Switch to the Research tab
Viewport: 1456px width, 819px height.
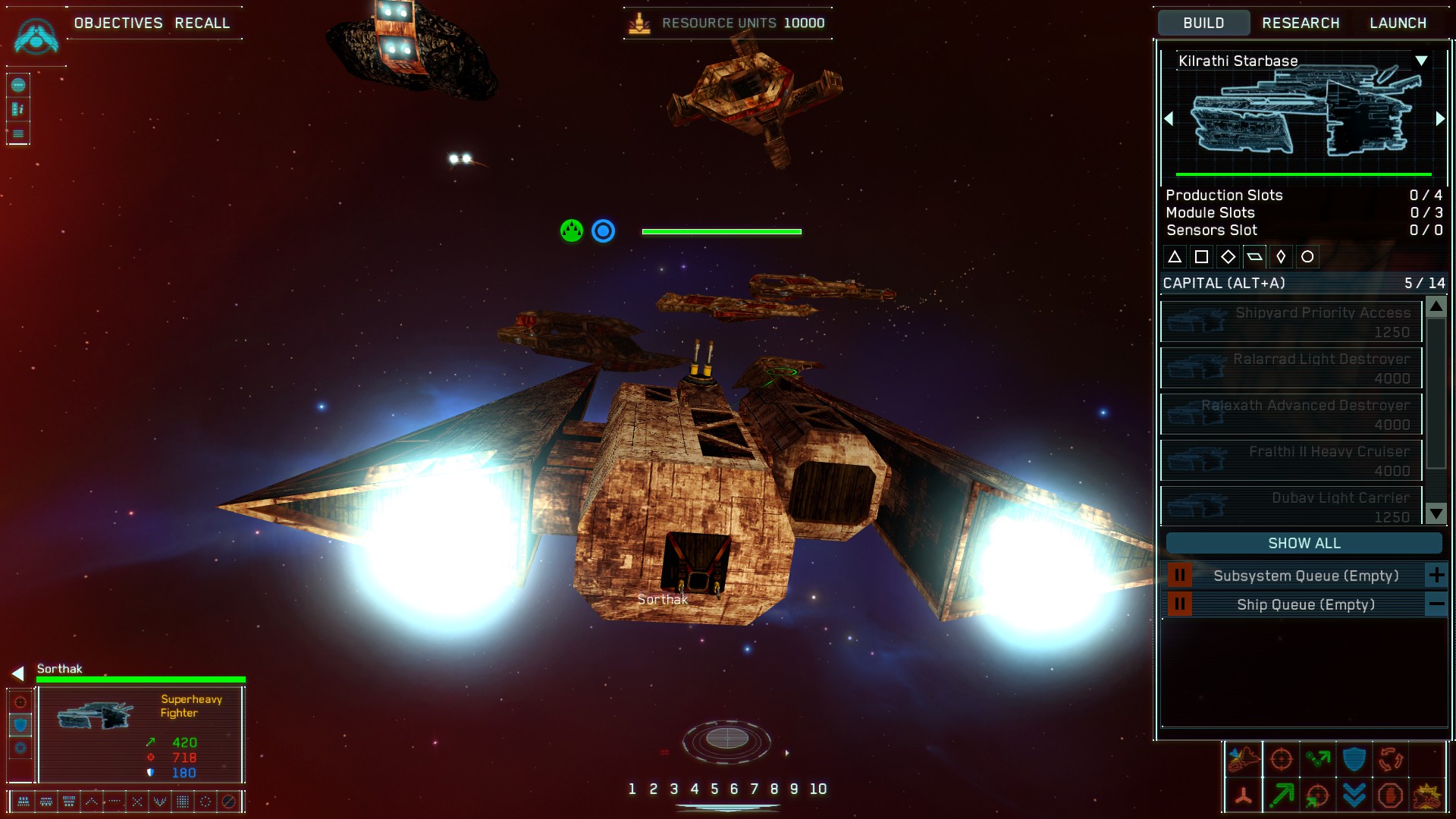(x=1301, y=23)
